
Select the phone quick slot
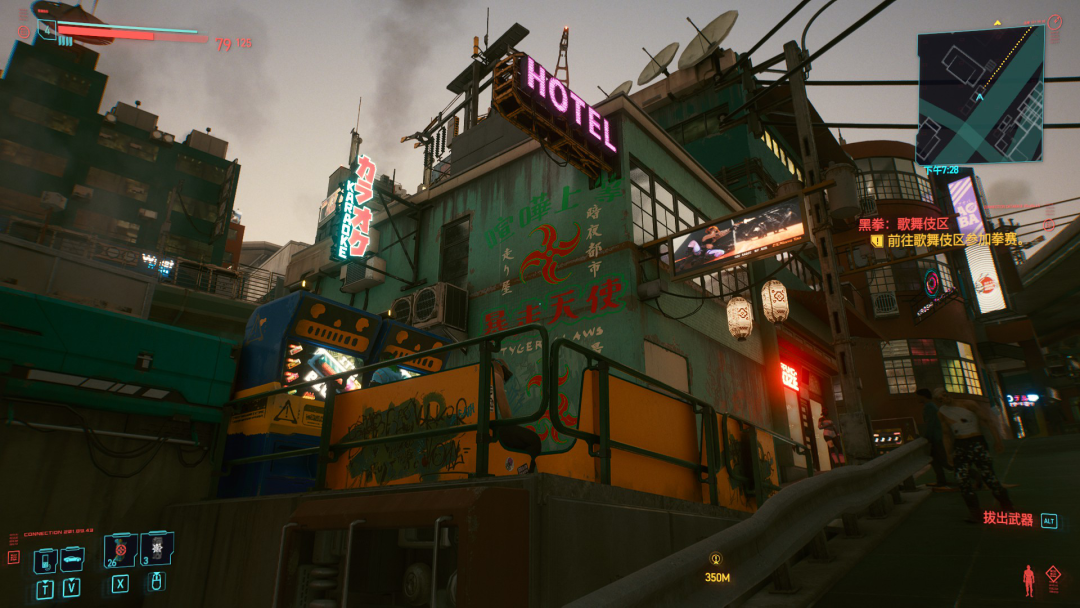point(45,559)
